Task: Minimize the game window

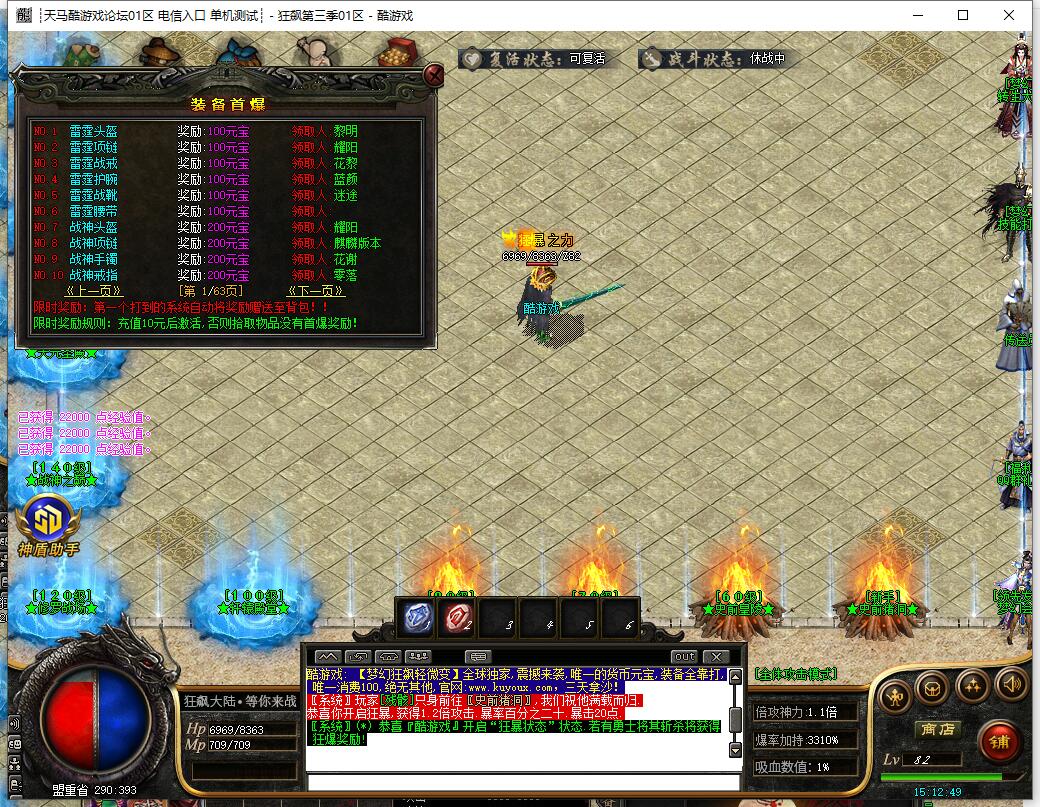Action: [917, 15]
